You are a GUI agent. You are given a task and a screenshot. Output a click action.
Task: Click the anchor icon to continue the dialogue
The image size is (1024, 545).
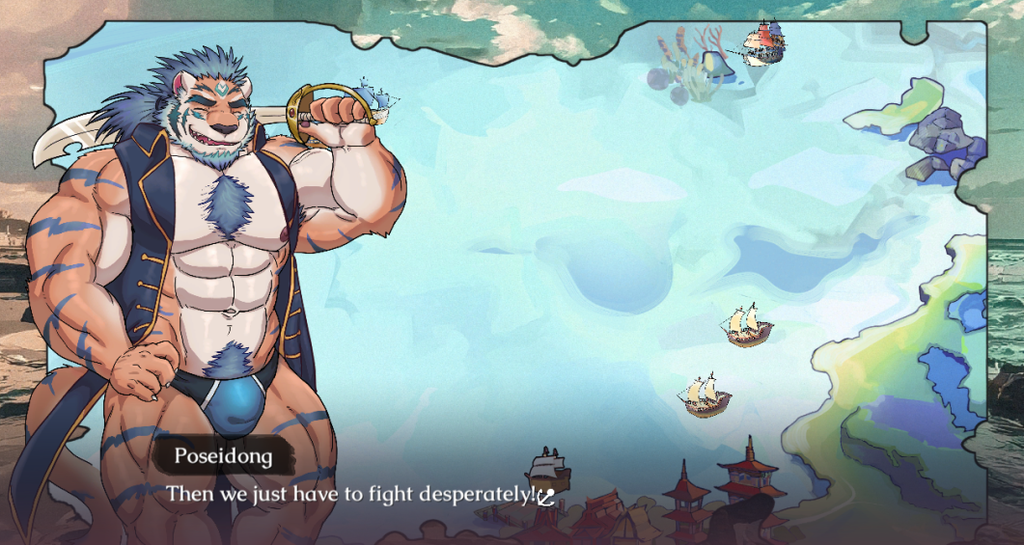pos(546,496)
